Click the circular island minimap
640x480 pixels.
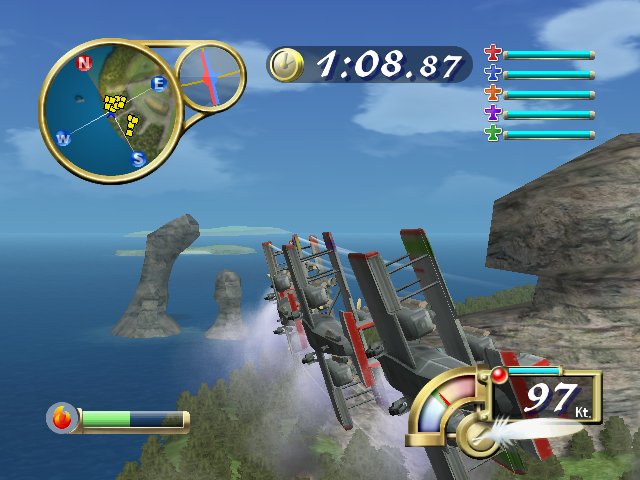[110, 109]
